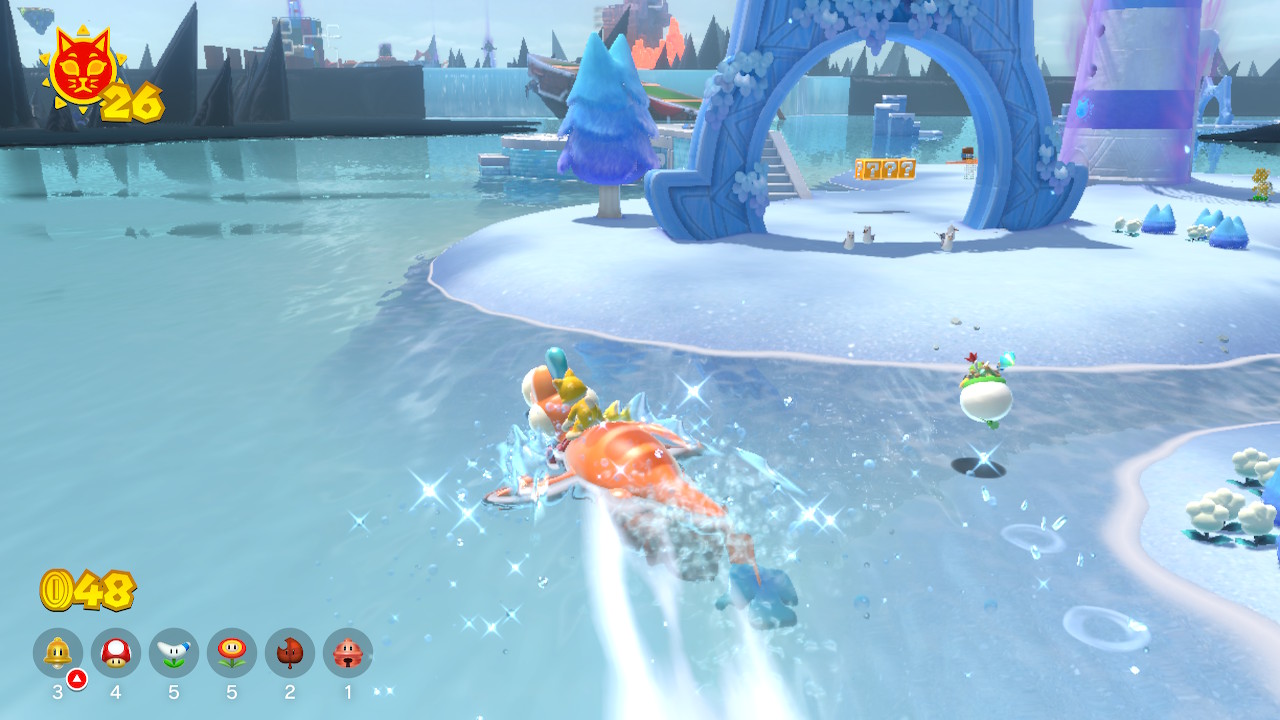Choose the Lucky Bell from the item reserve
Screen dimensions: 1280x720
pos(348,652)
